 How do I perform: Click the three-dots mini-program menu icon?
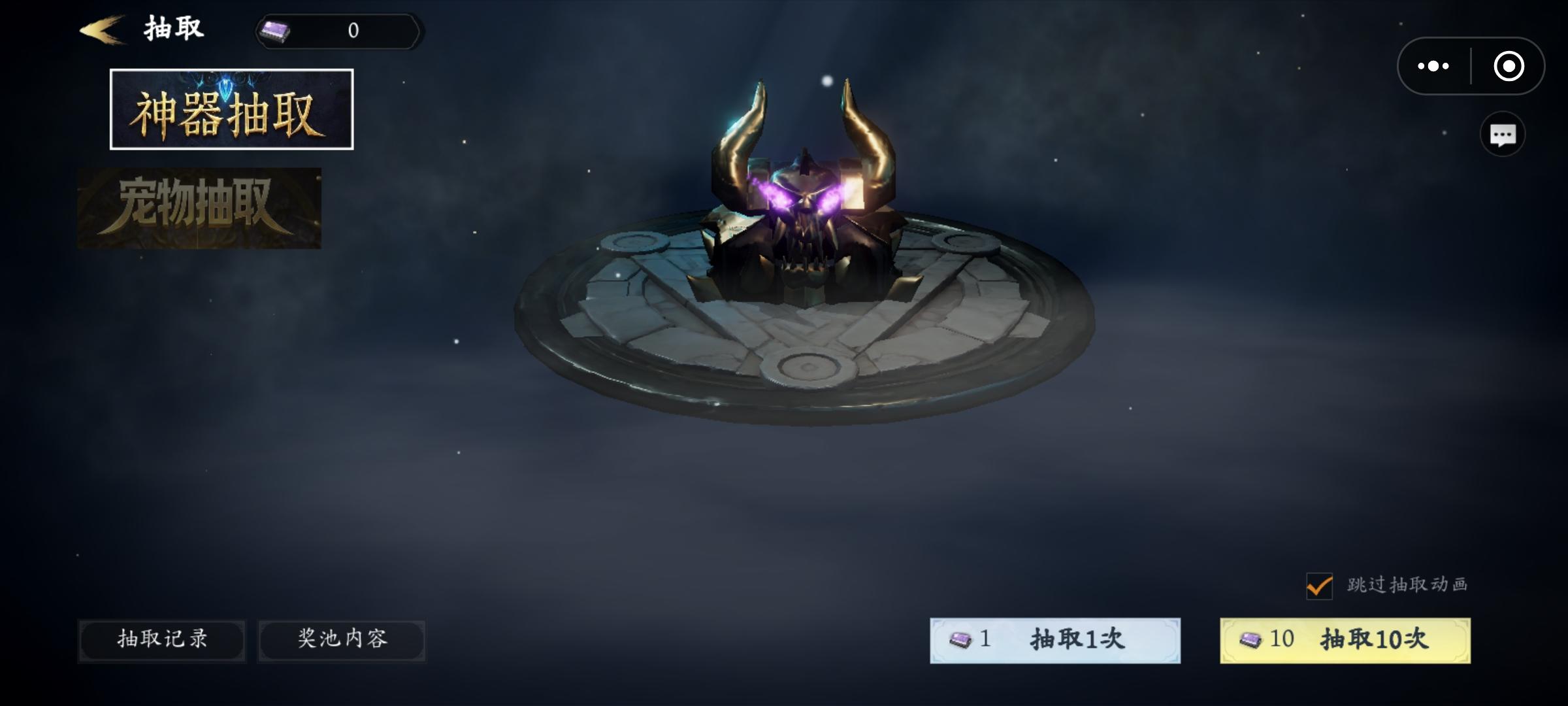tap(1433, 65)
